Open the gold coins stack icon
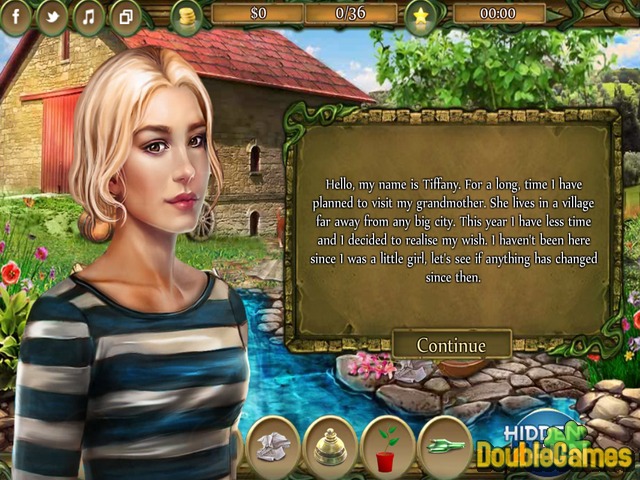 click(x=186, y=16)
